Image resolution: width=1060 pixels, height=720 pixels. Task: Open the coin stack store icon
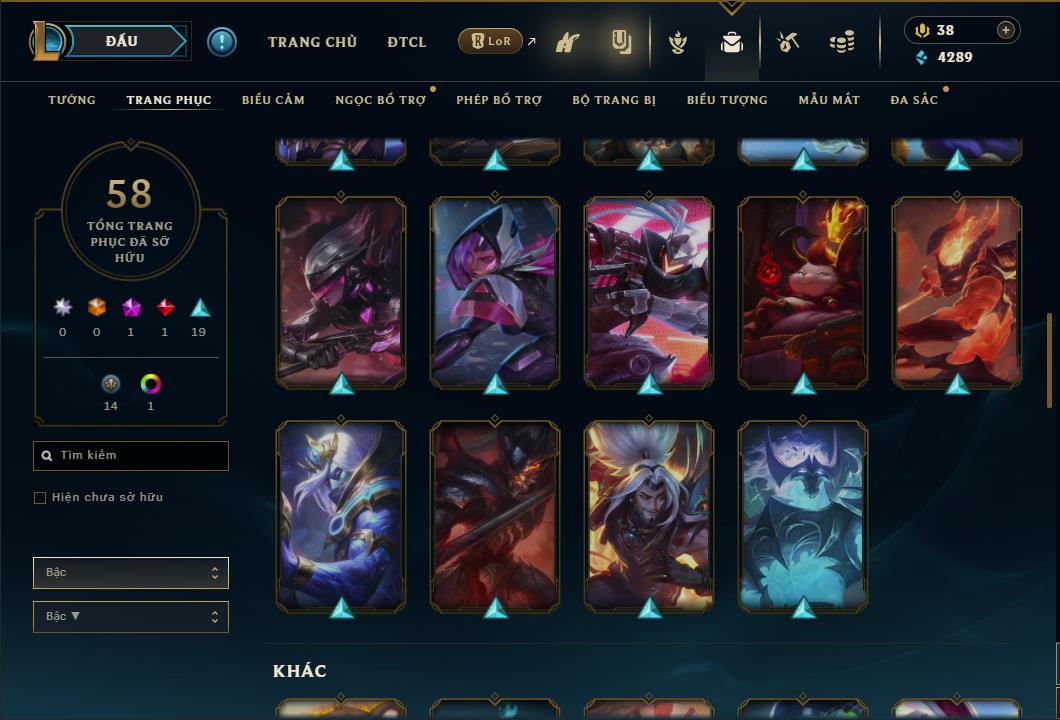coord(842,43)
